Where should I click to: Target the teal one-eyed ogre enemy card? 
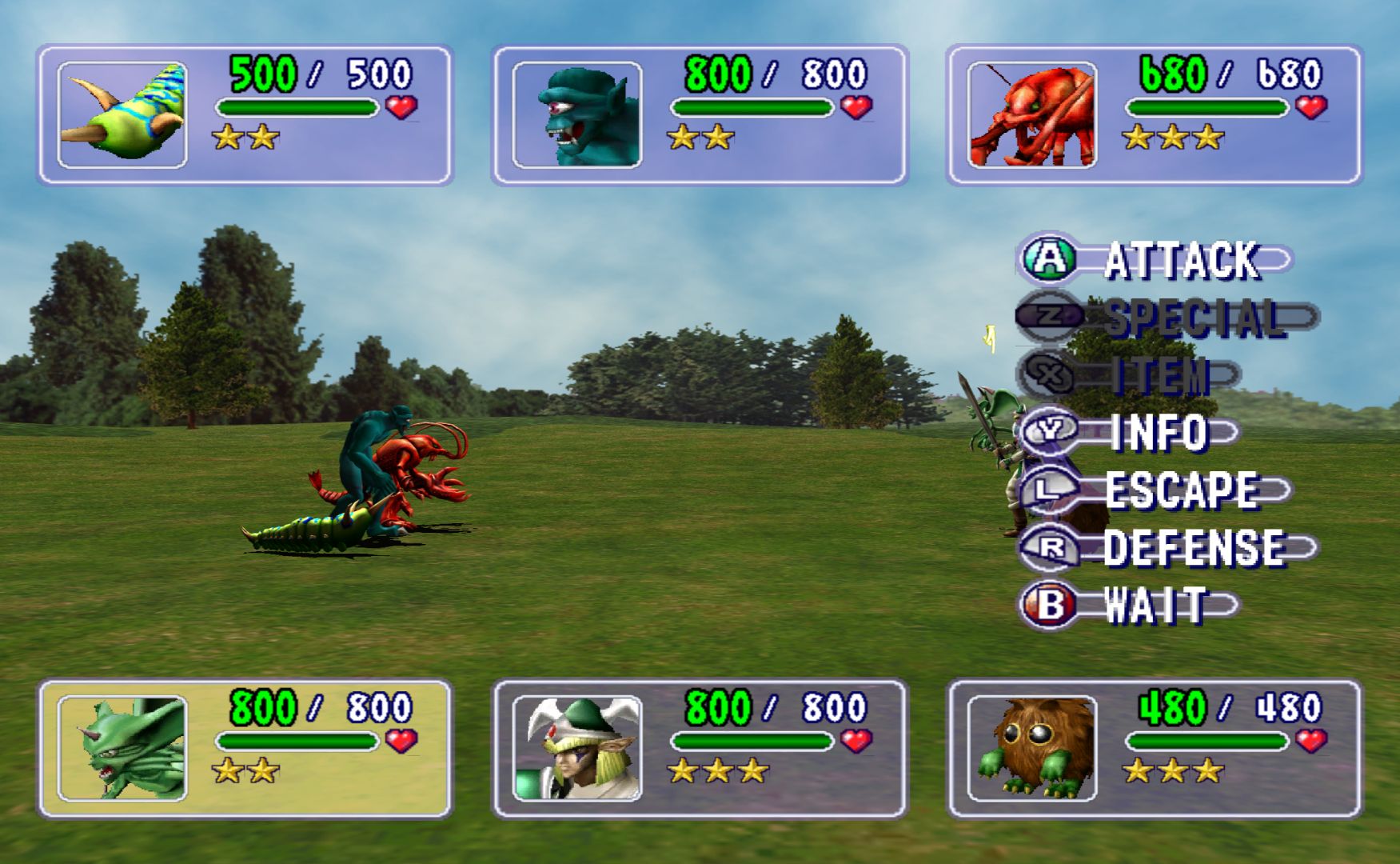tap(700, 115)
